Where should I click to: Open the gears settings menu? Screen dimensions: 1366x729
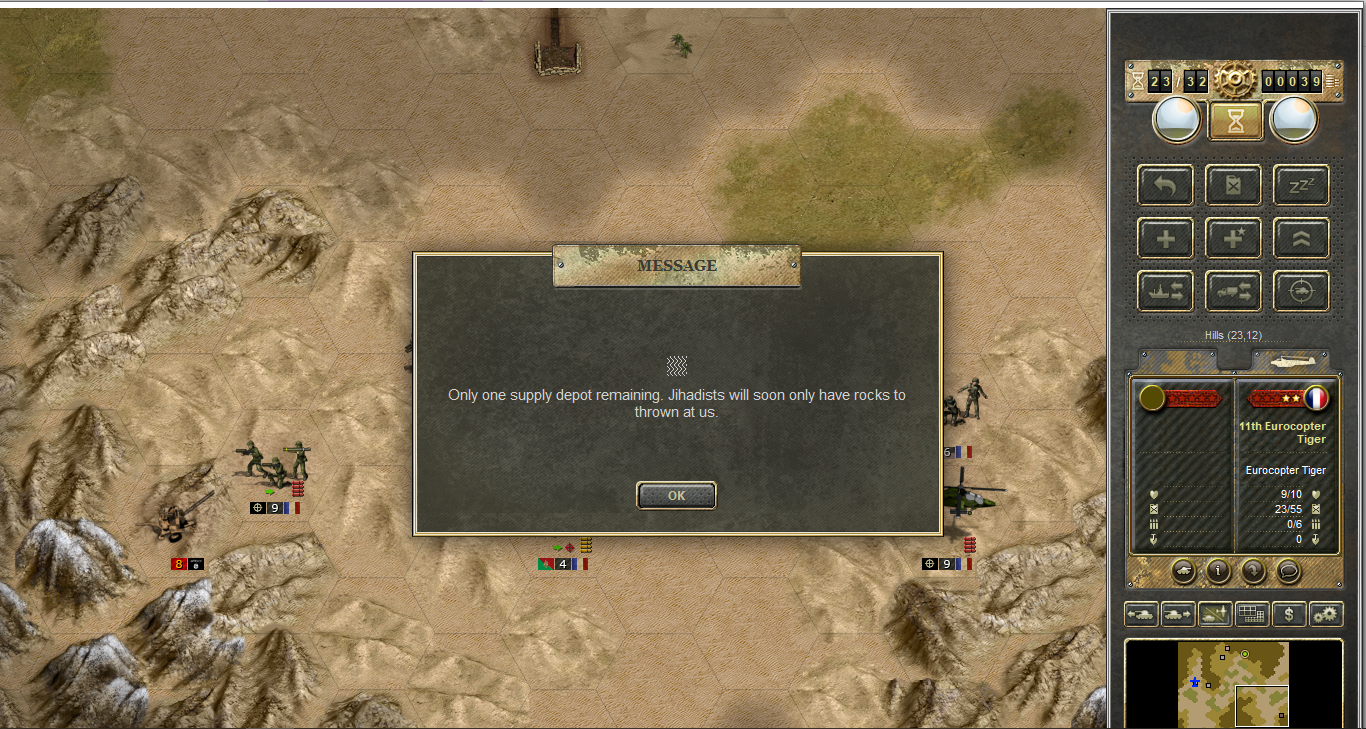[1326, 614]
